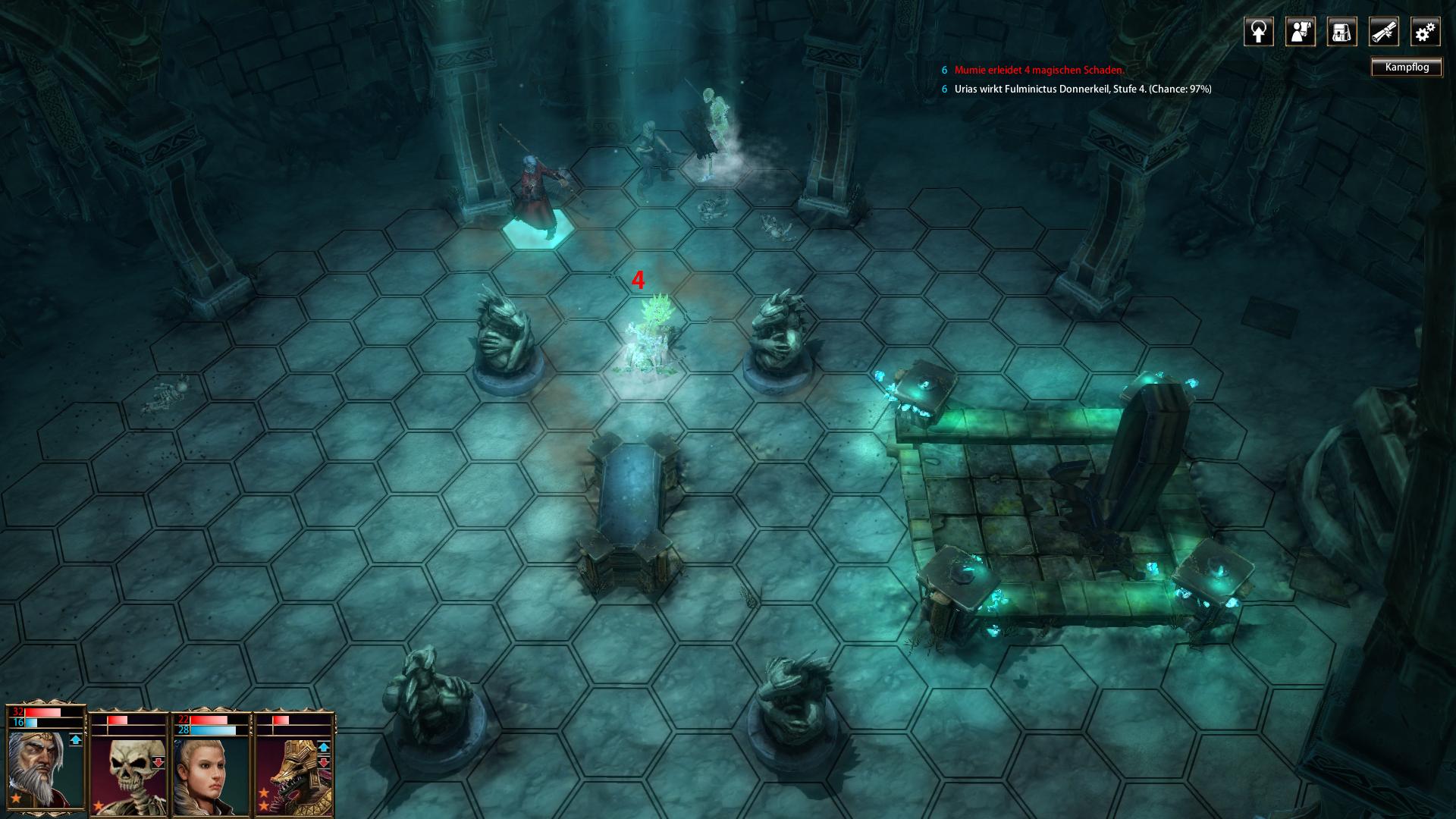Image resolution: width=1456 pixels, height=819 pixels.
Task: Open the scroll quest log icon
Action: 1383,32
